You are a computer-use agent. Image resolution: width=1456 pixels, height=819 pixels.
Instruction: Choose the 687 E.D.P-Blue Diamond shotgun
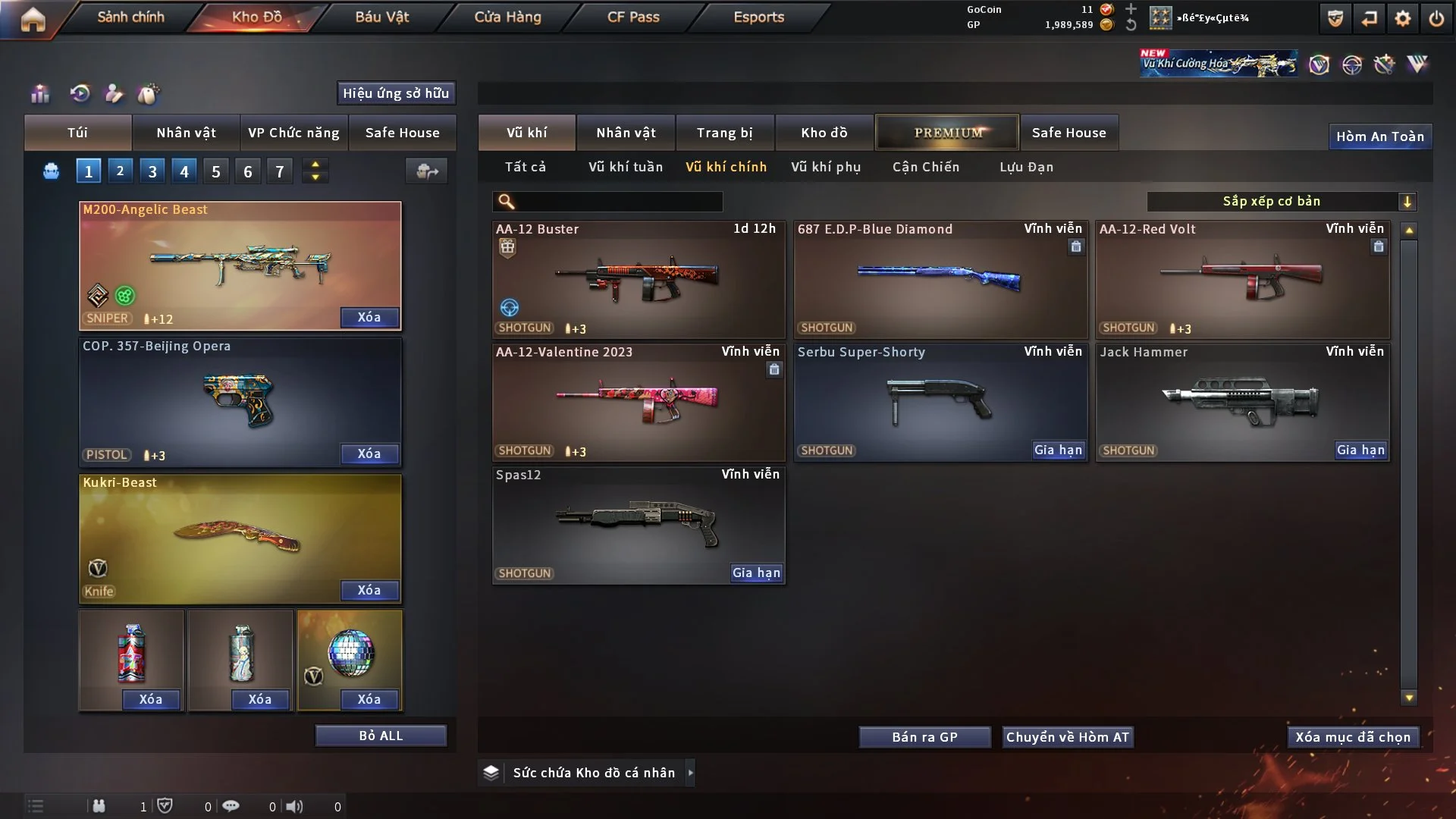pos(940,279)
